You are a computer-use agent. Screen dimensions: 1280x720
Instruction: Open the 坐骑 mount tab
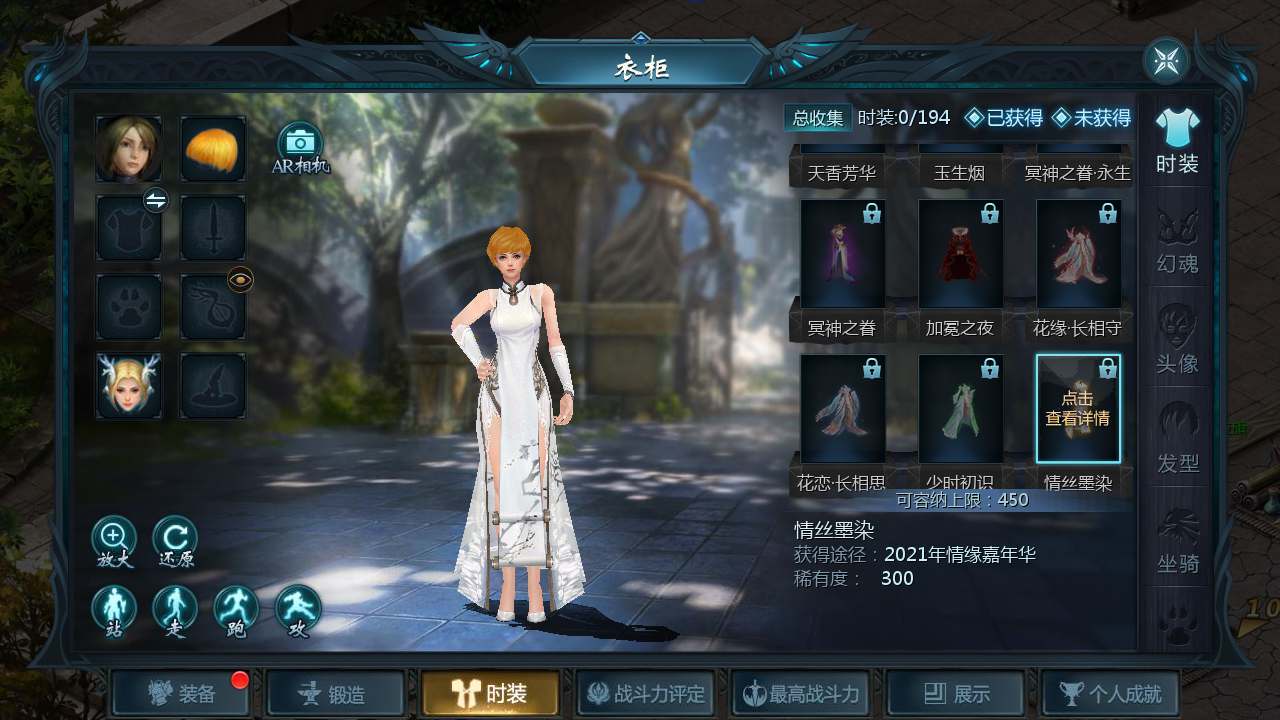pos(1177,540)
